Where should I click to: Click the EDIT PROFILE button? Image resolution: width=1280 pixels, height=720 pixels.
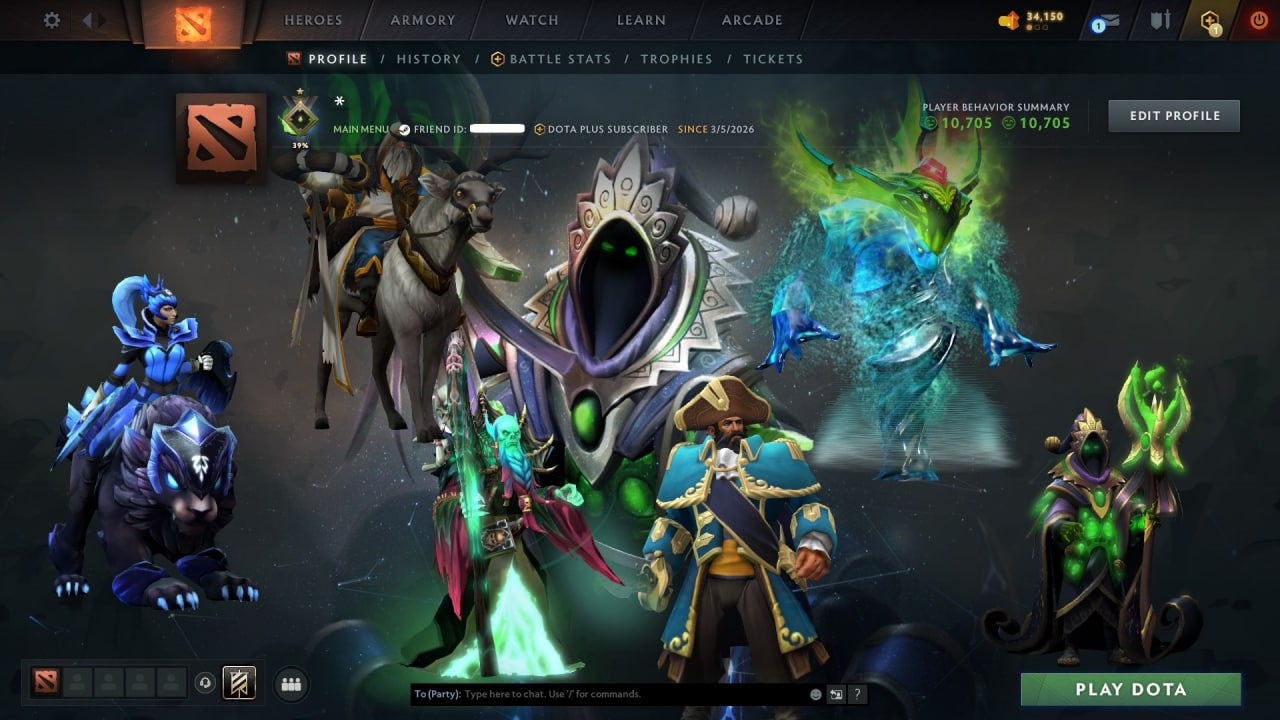click(1174, 115)
